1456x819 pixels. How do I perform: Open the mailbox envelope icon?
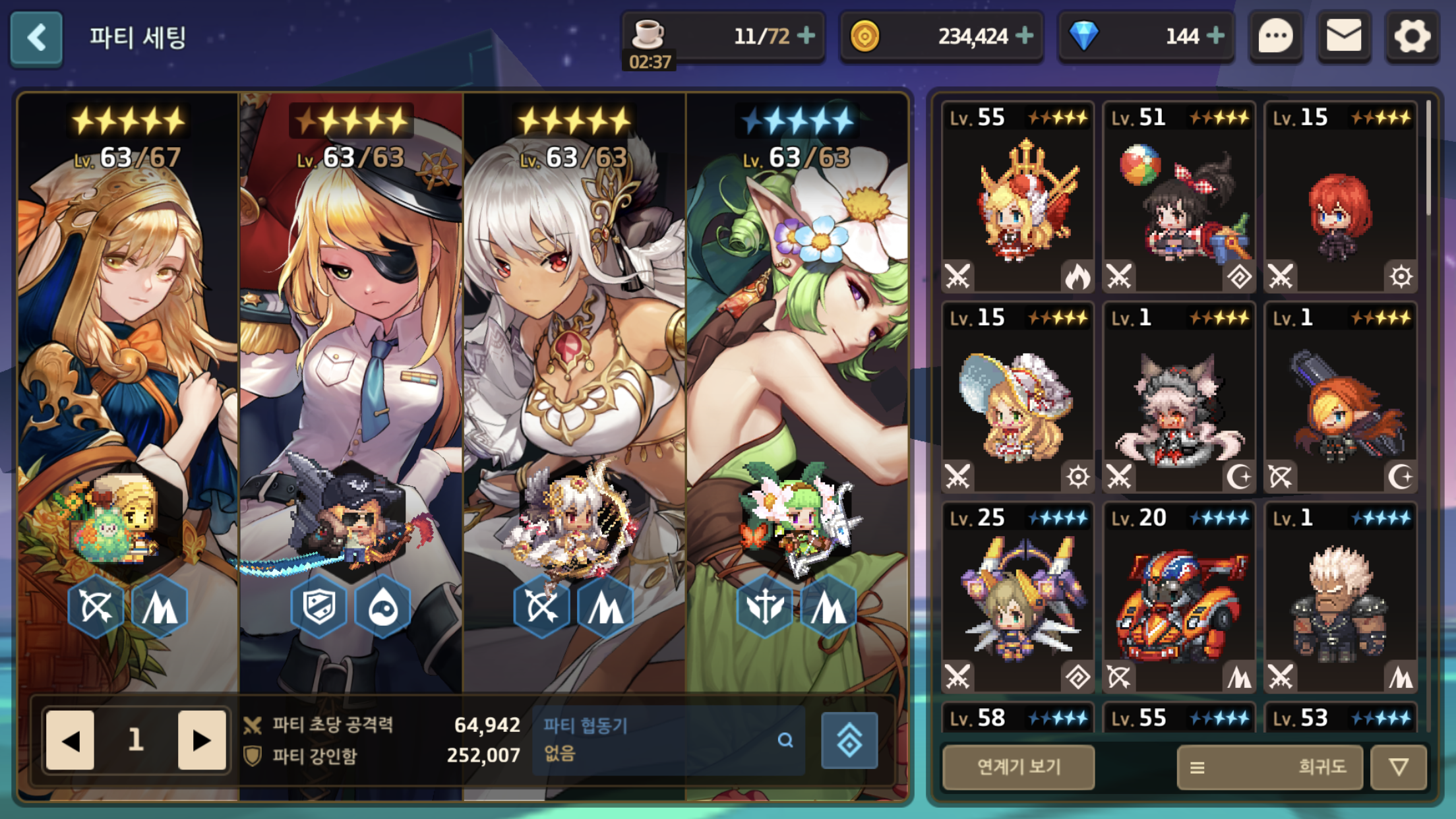coord(1343,37)
